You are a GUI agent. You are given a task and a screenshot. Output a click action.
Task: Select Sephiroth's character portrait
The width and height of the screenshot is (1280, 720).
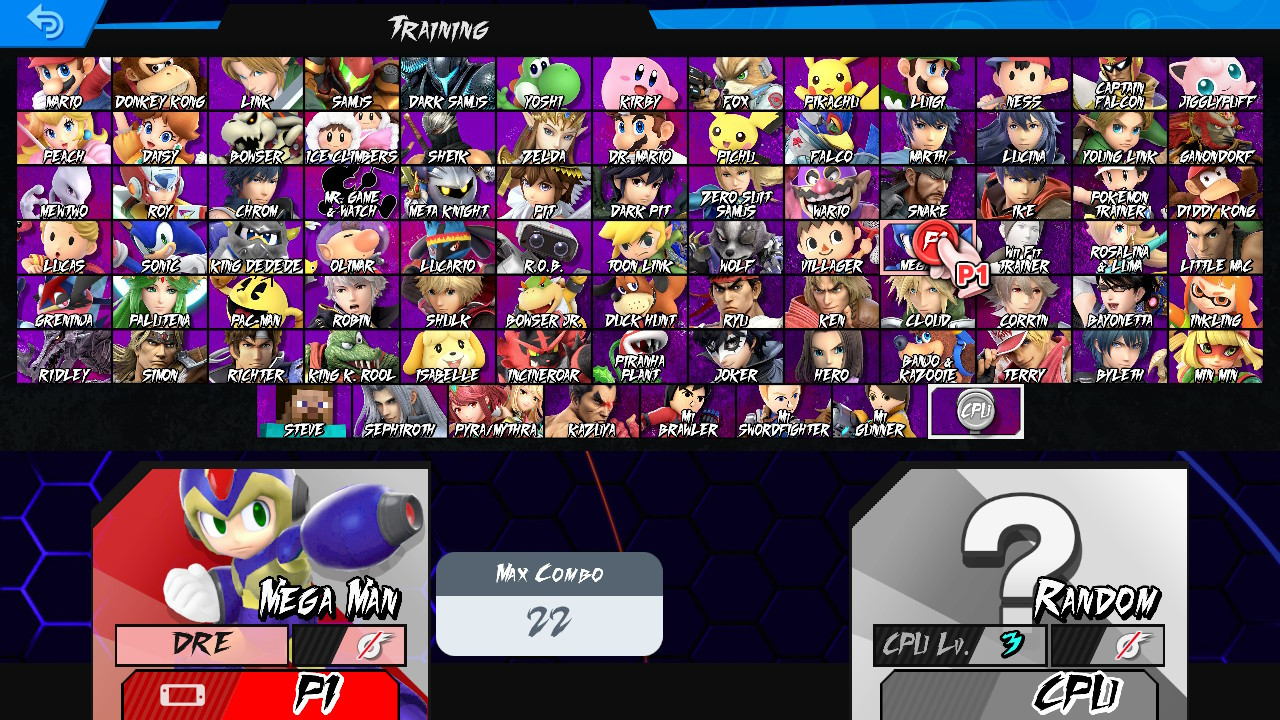(x=398, y=411)
